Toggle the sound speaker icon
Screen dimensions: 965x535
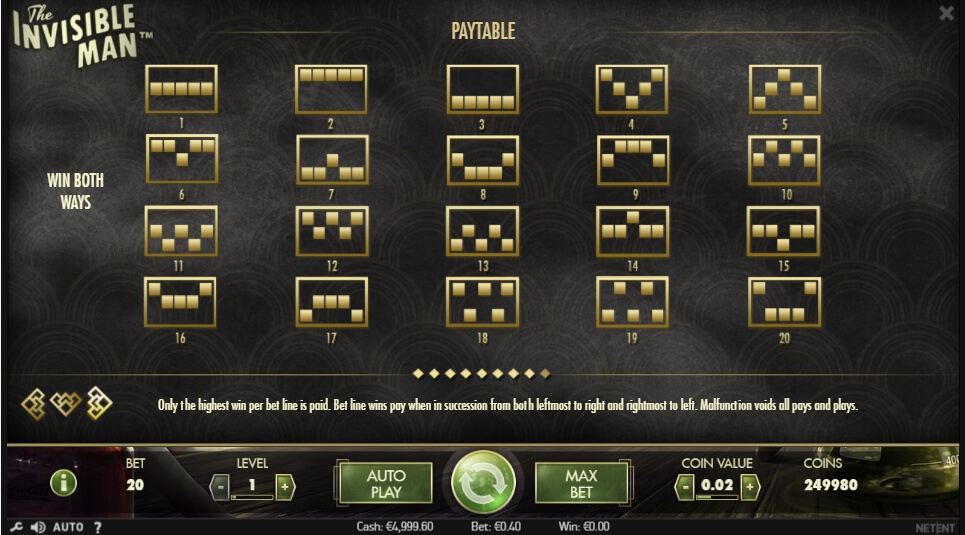(38, 527)
